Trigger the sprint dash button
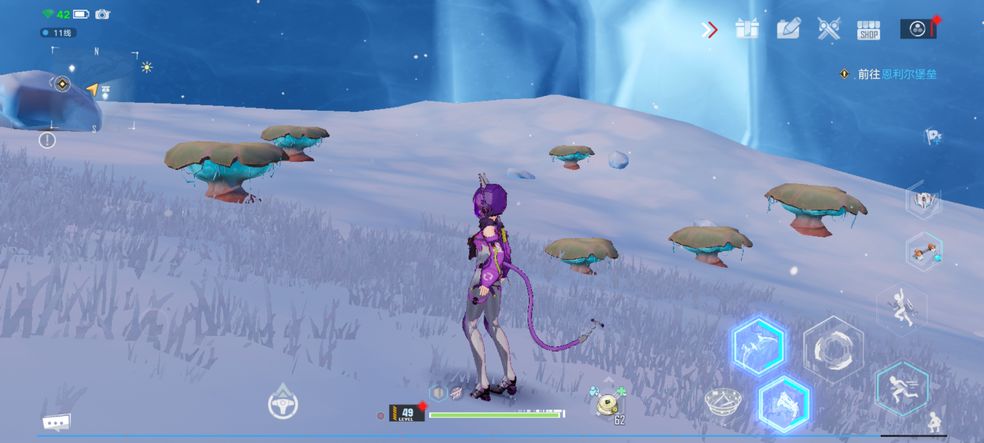984x443 pixels. coord(900,388)
